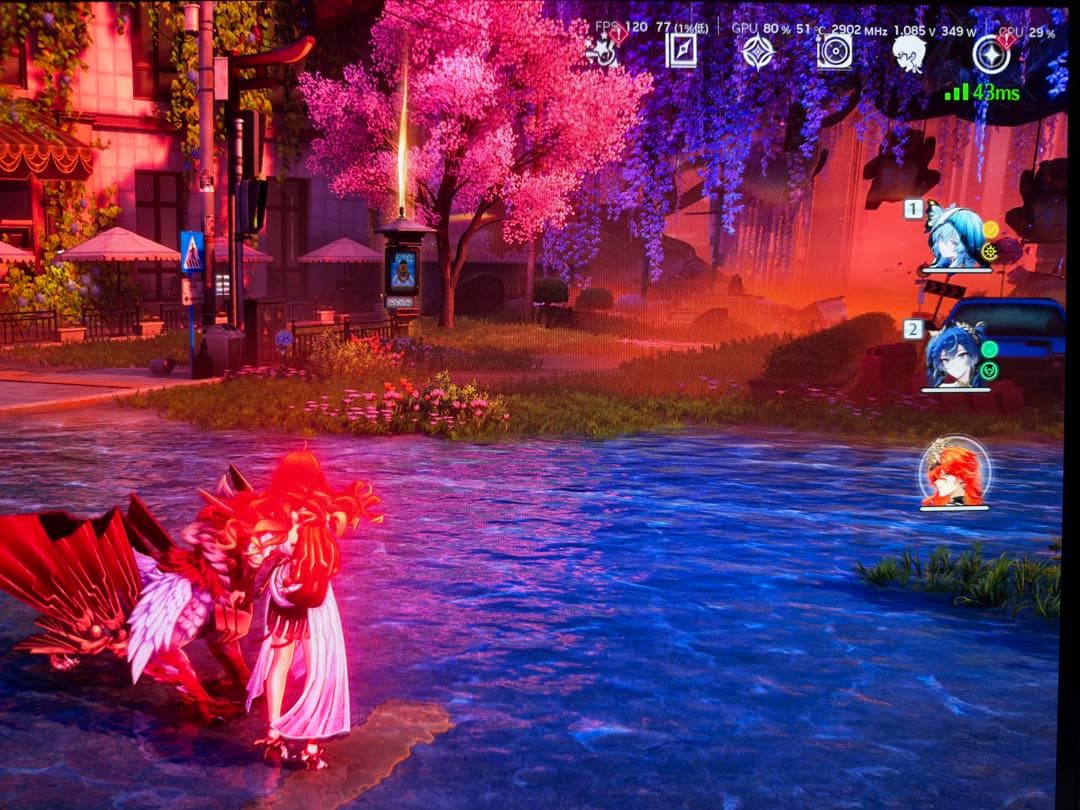
Task: Click the four-pointed star diamond icon
Action: (x=758, y=51)
